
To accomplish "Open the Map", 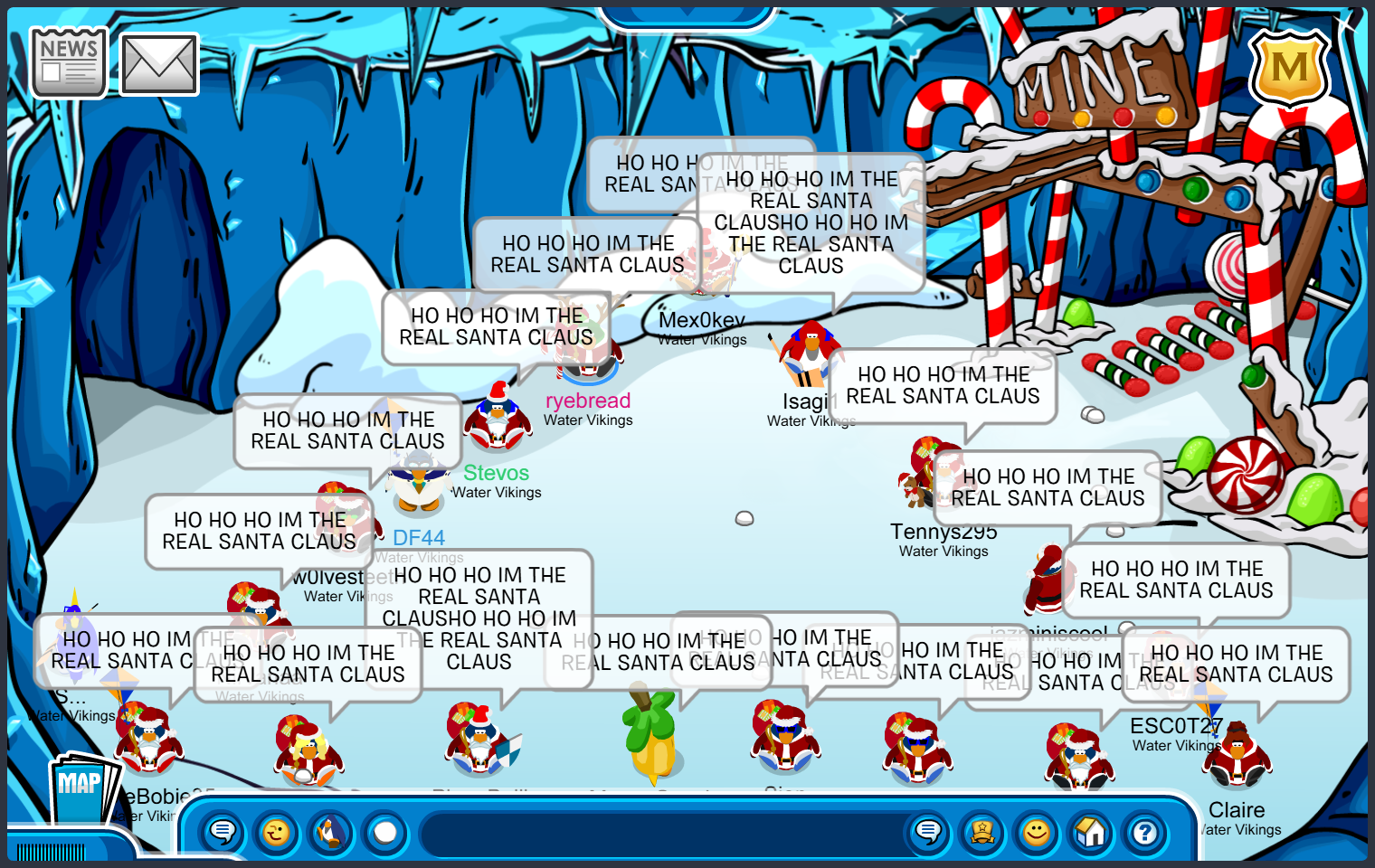I will [x=82, y=787].
